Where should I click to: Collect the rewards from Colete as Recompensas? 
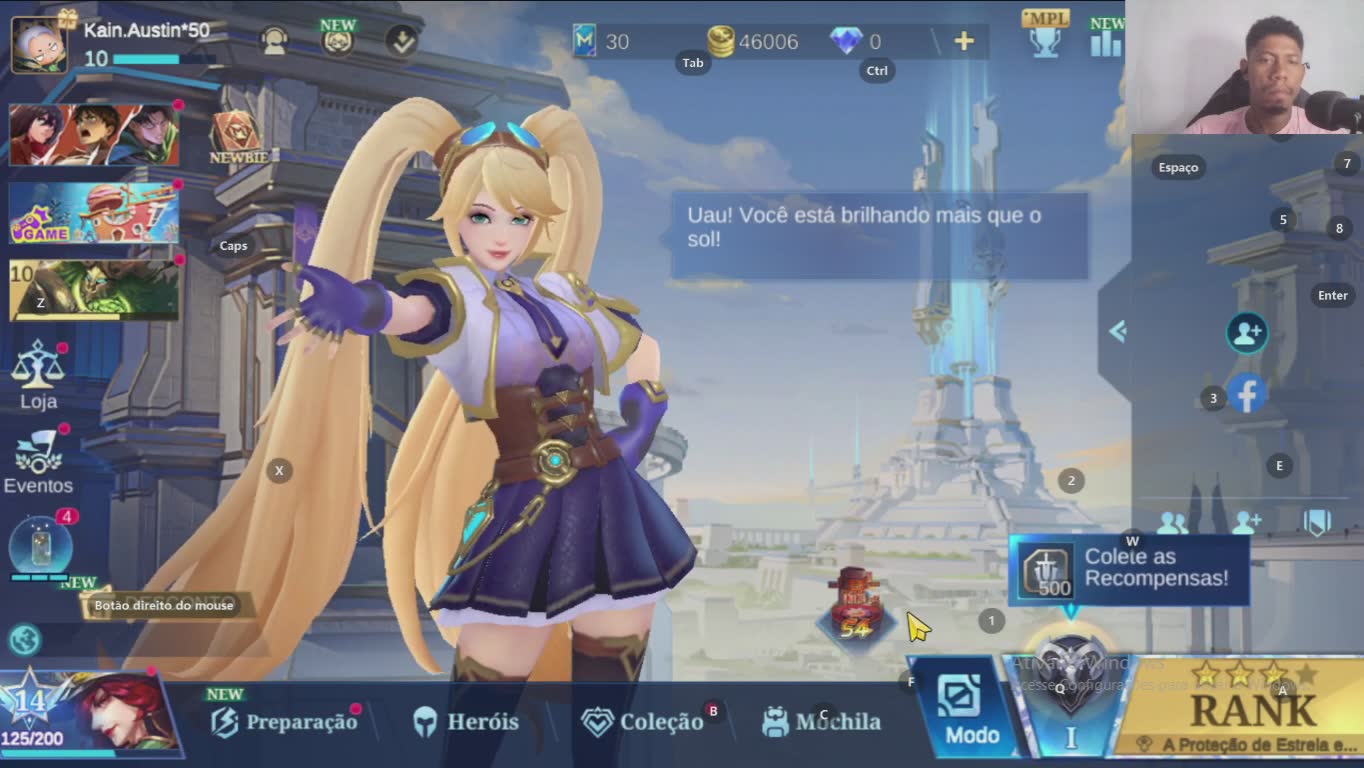pos(1128,569)
